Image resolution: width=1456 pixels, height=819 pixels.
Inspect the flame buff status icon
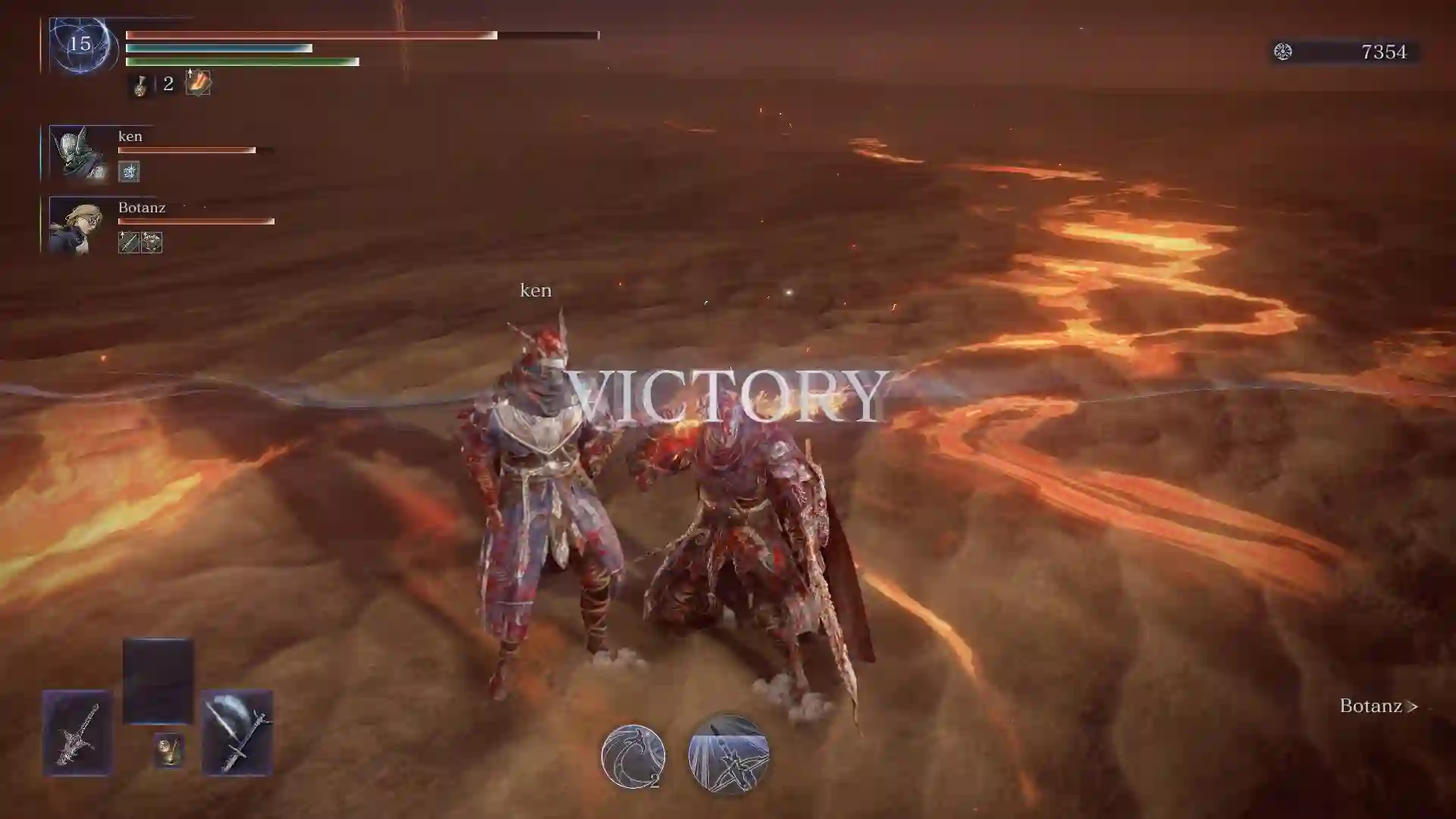198,82
